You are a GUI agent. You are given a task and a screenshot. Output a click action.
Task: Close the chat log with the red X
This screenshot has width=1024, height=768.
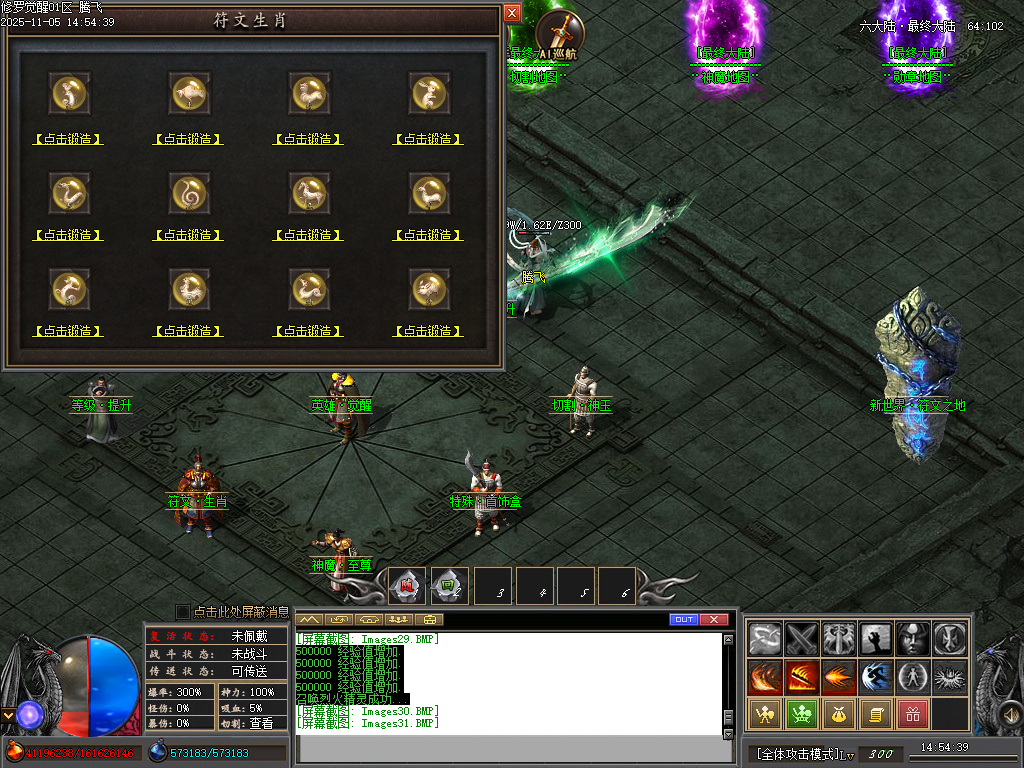point(714,620)
